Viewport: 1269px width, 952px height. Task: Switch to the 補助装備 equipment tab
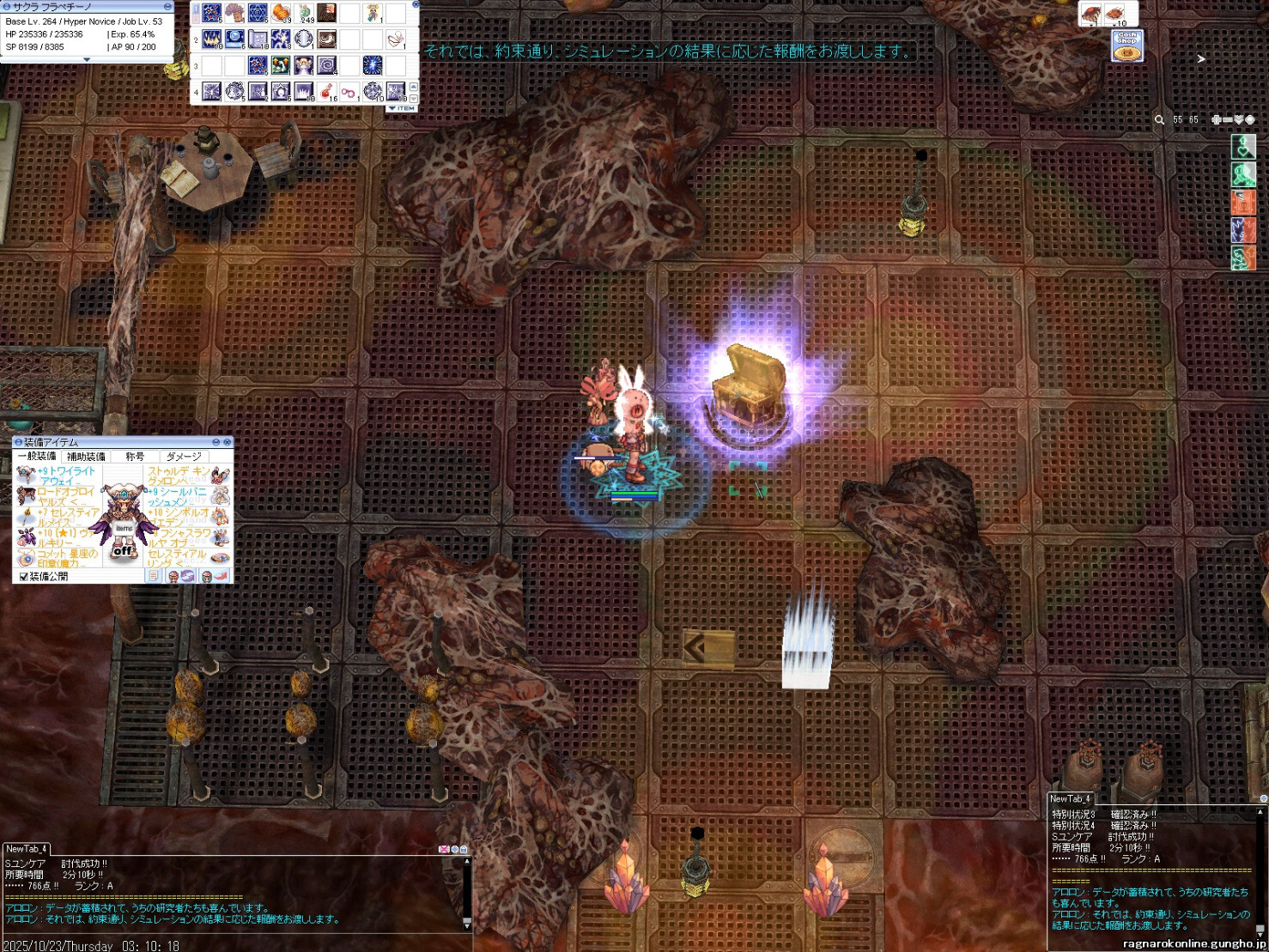[86, 457]
